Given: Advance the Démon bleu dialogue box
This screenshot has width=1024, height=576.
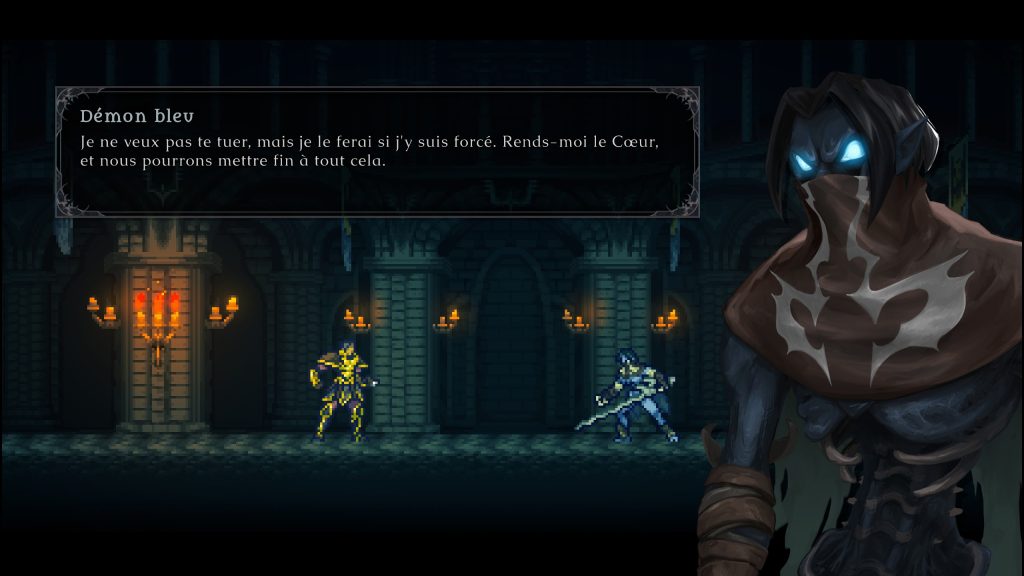Looking at the screenshot, I should 377,151.
